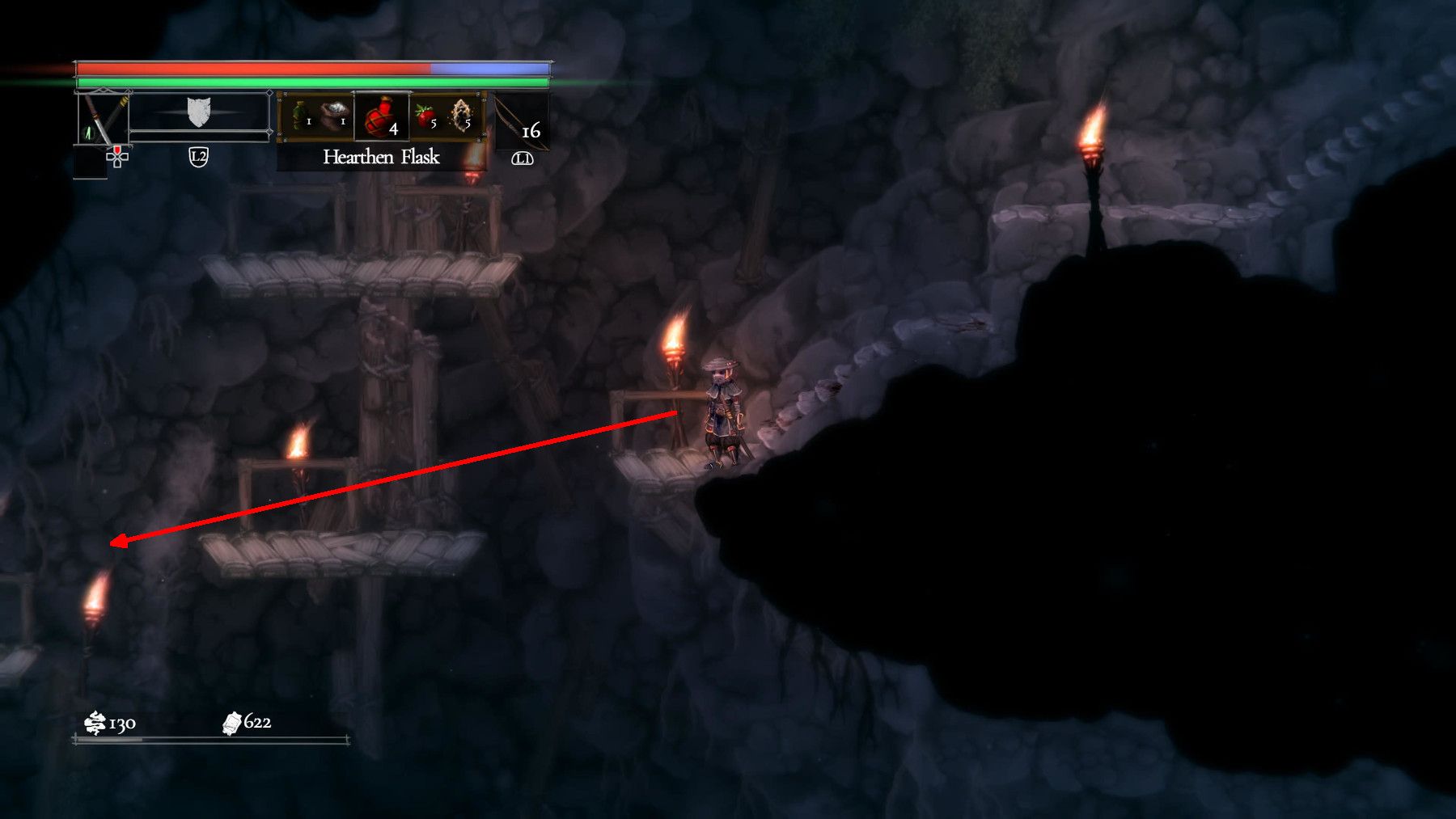Click the equipped axe weapon icon
The width and height of the screenshot is (1456, 819).
pyautogui.click(x=104, y=116)
